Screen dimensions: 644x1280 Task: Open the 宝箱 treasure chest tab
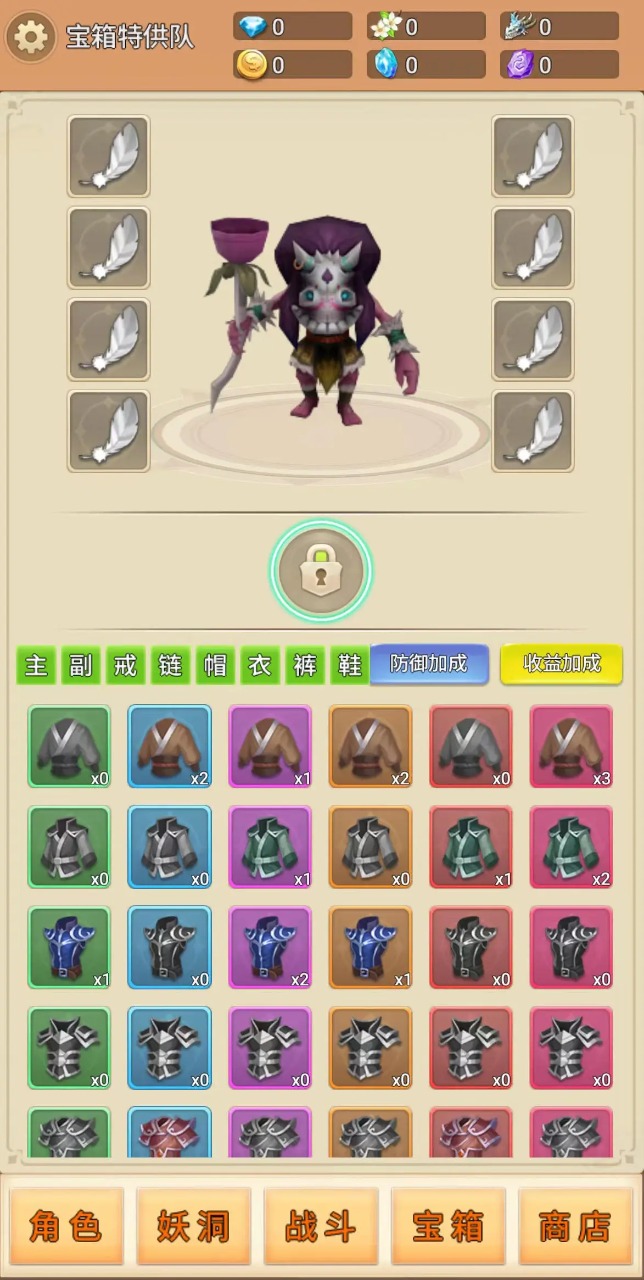tap(449, 1226)
